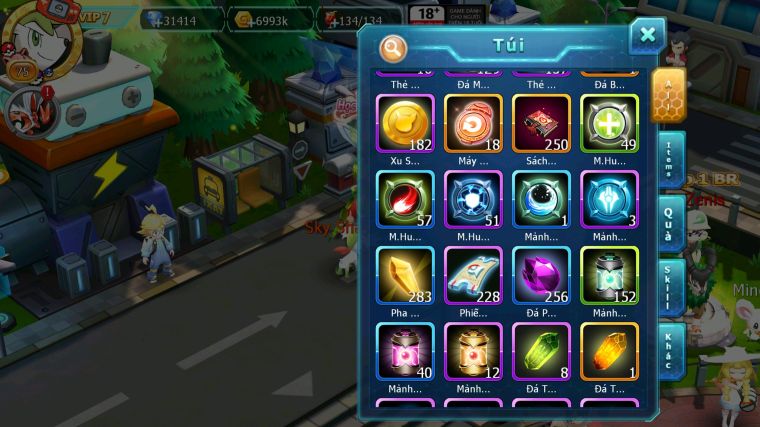Select the orange Máy item with 18
Screen dimensions: 760x427
tap(473, 123)
